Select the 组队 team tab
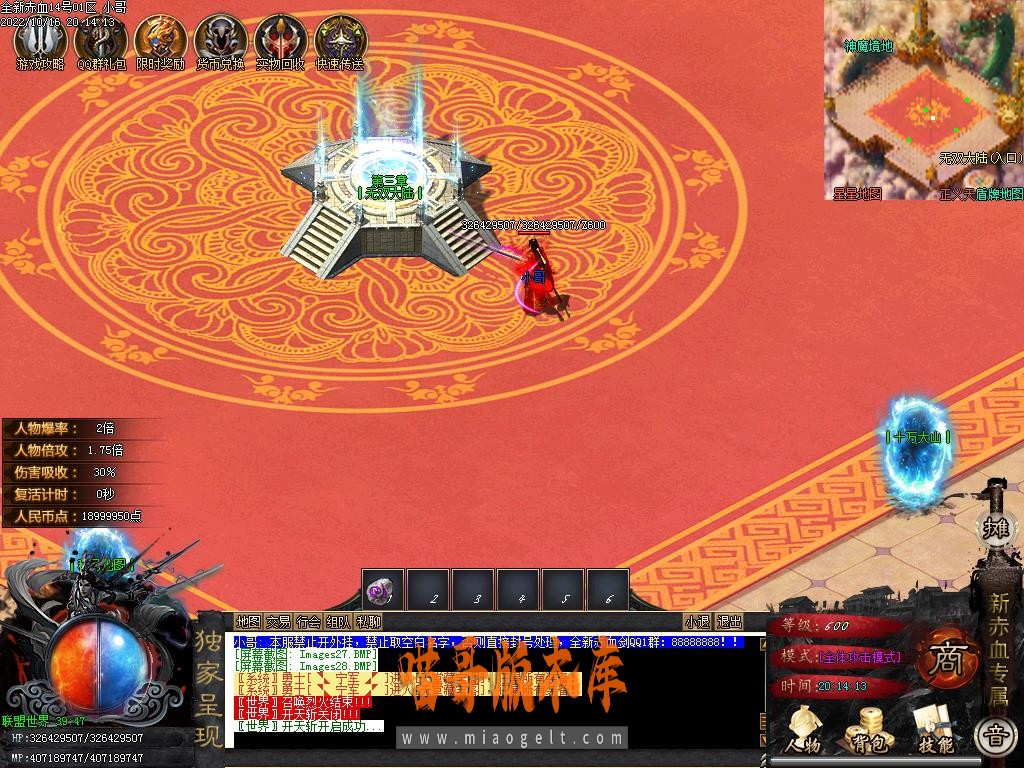The width and height of the screenshot is (1024, 768). (338, 622)
